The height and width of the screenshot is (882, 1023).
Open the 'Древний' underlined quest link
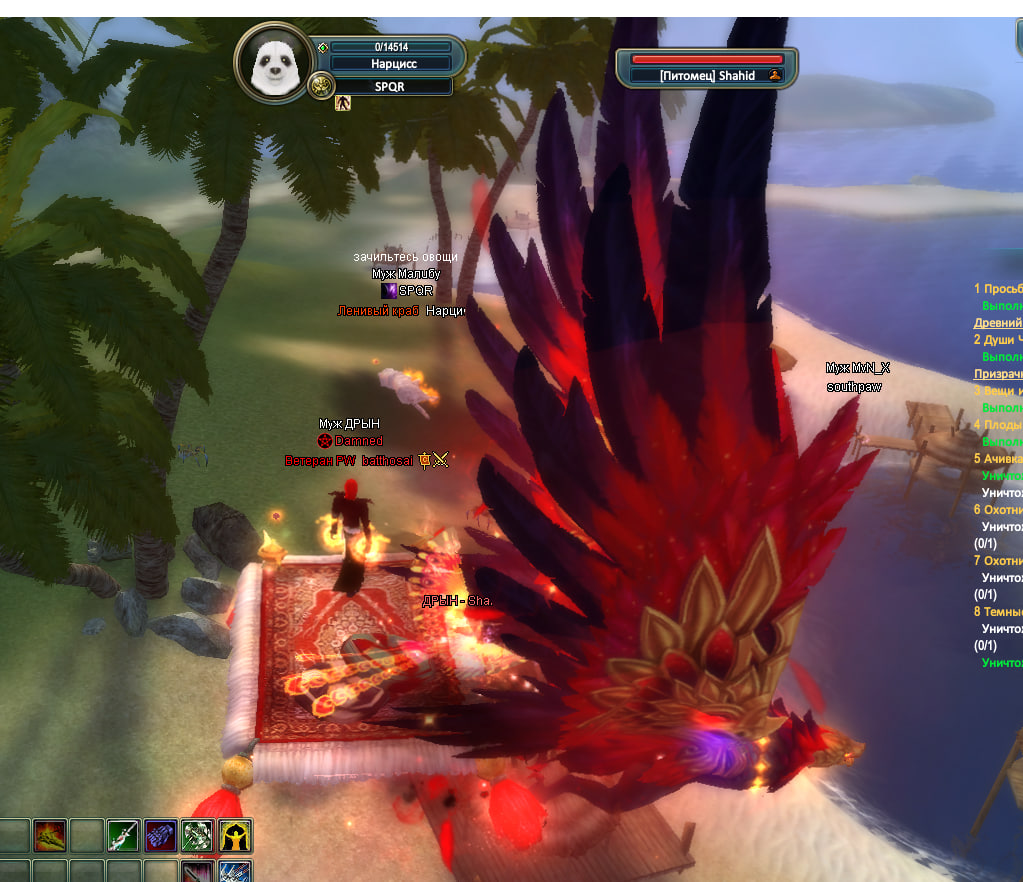[998, 323]
